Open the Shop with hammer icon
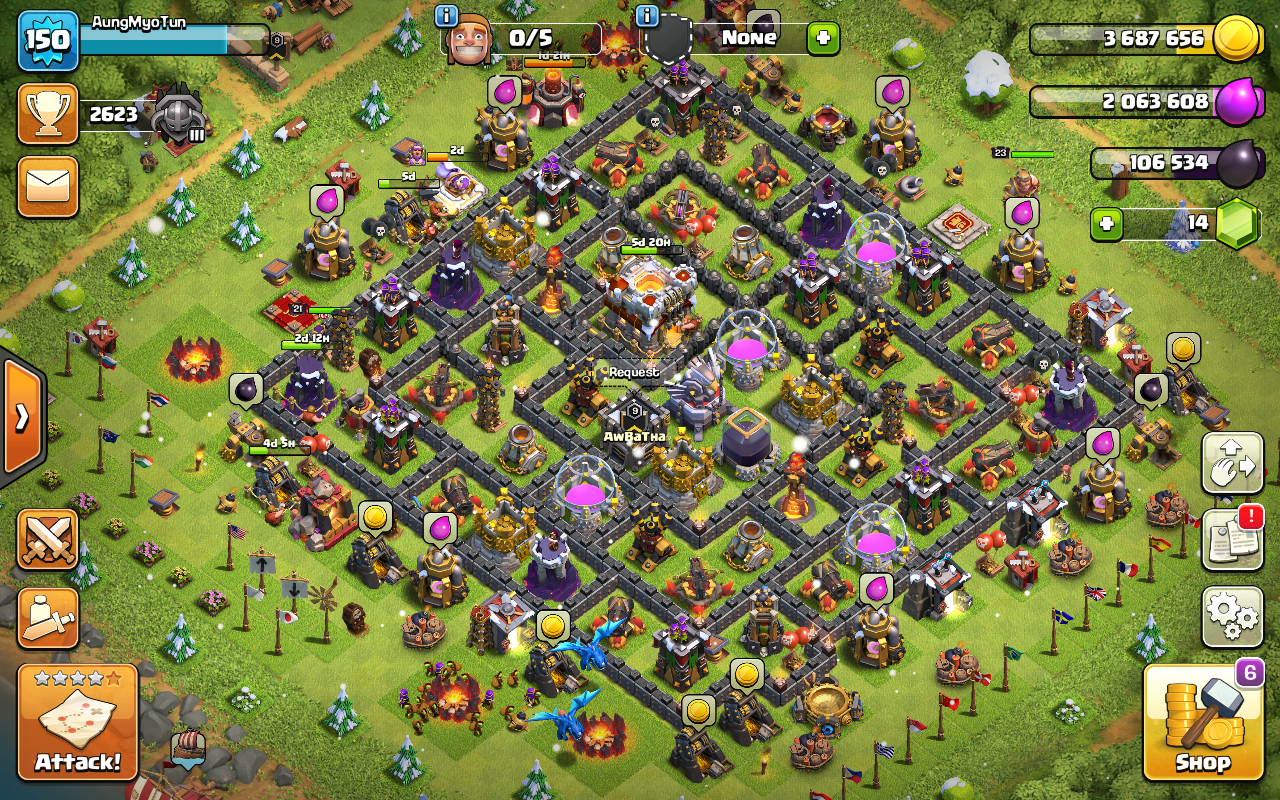This screenshot has height=800, width=1280. click(1203, 721)
